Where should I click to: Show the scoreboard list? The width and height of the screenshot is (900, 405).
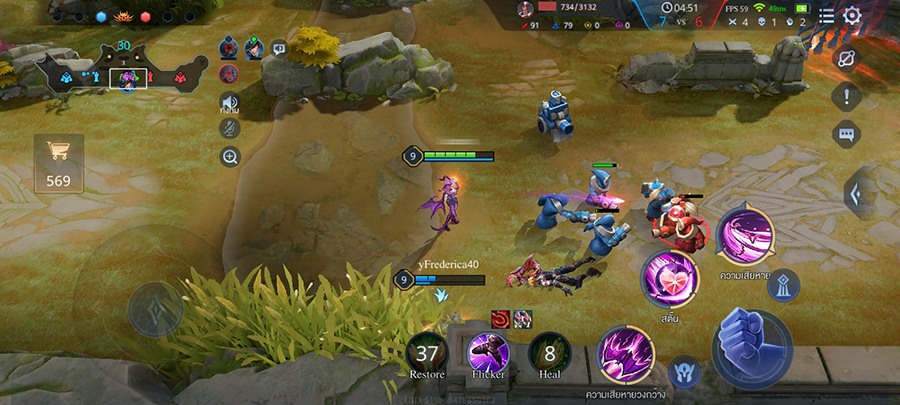coord(826,15)
